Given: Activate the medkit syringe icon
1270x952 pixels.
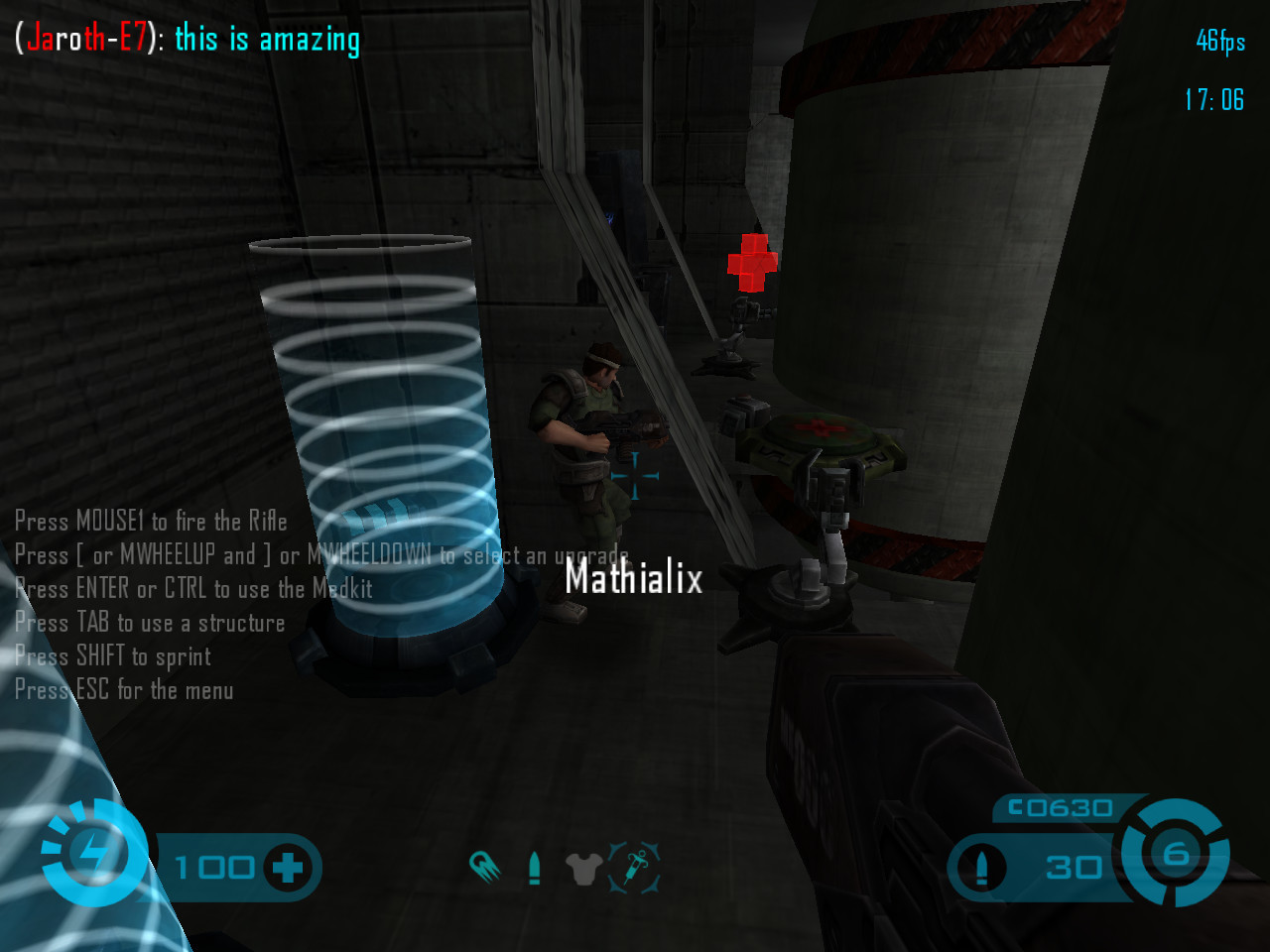Looking at the screenshot, I should (x=634, y=869).
